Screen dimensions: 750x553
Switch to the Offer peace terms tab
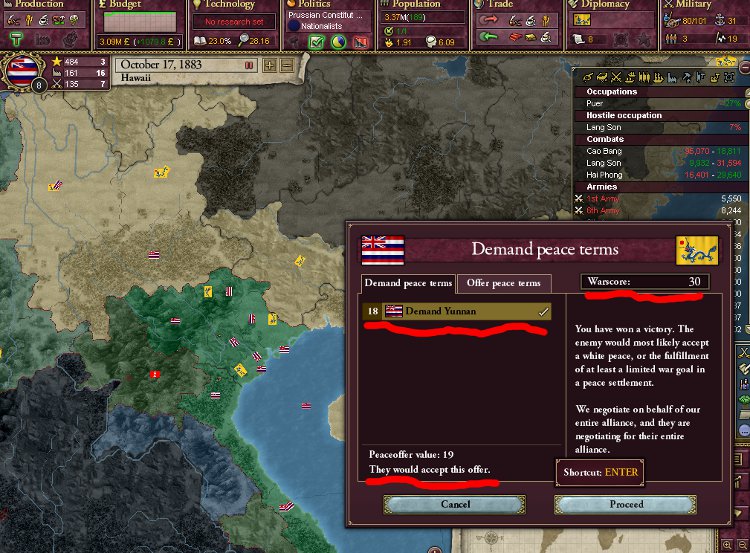point(505,283)
